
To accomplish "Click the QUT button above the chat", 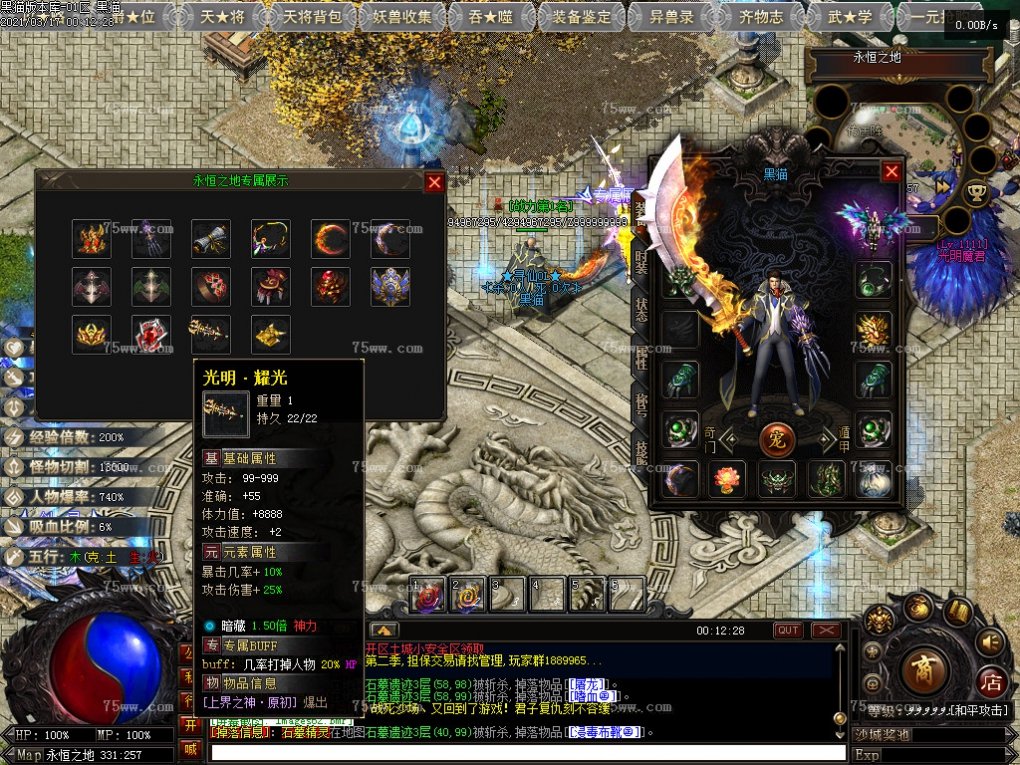I will coord(788,630).
